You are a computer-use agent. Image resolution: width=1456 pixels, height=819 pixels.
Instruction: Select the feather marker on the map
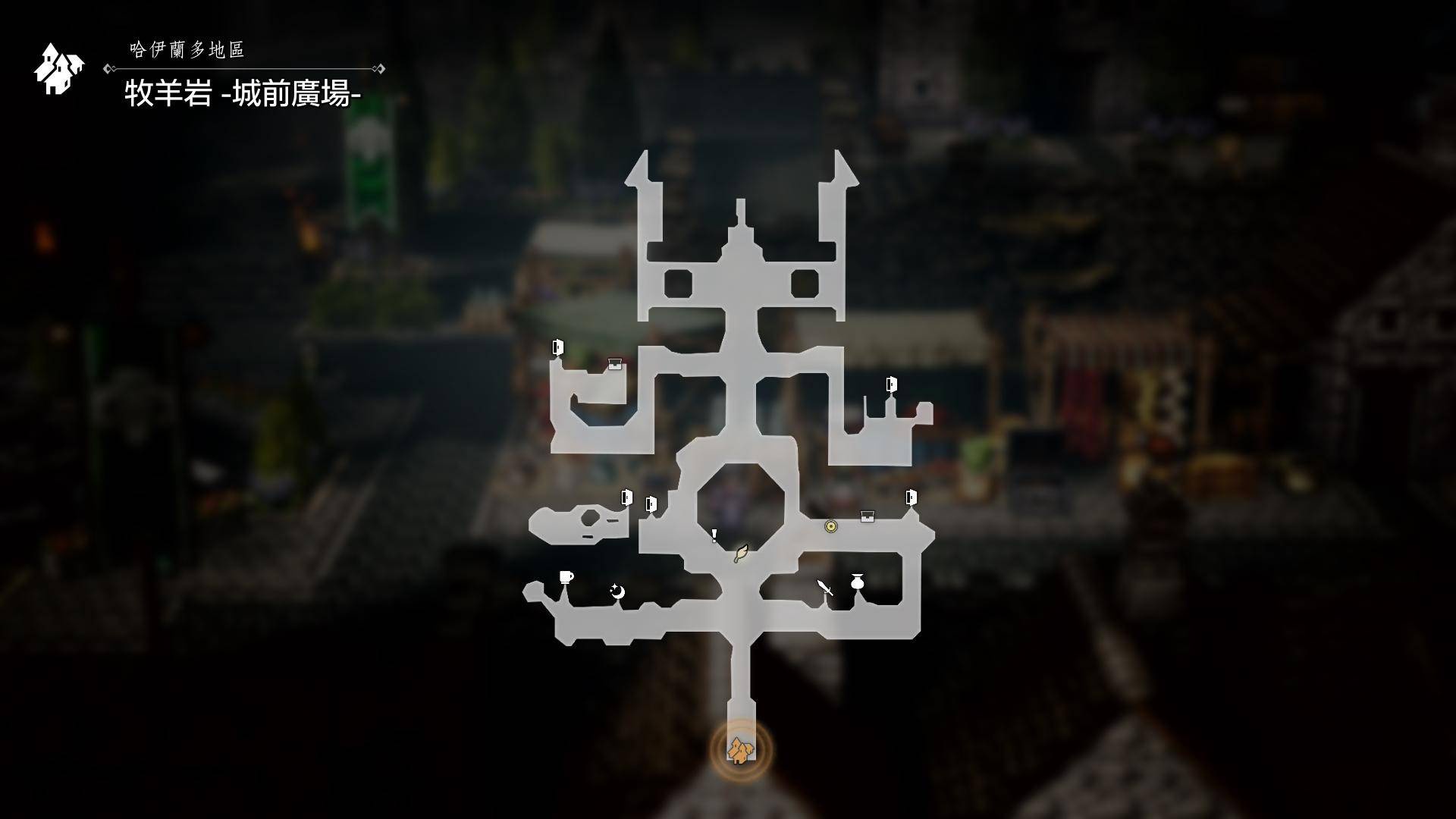741,554
